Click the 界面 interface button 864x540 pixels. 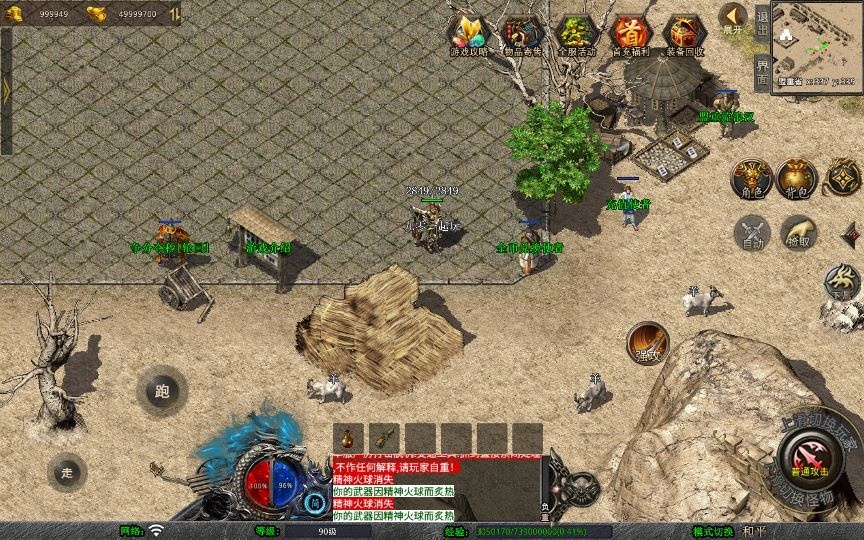coord(762,71)
